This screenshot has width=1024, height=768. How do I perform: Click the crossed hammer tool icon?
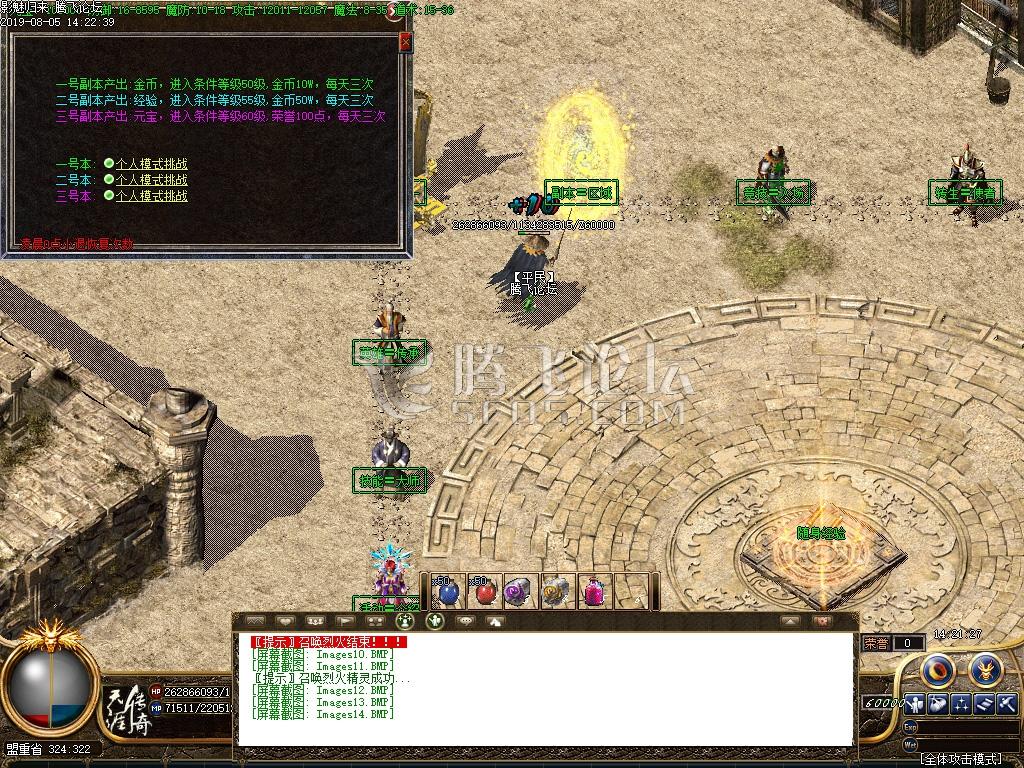coord(1005,704)
